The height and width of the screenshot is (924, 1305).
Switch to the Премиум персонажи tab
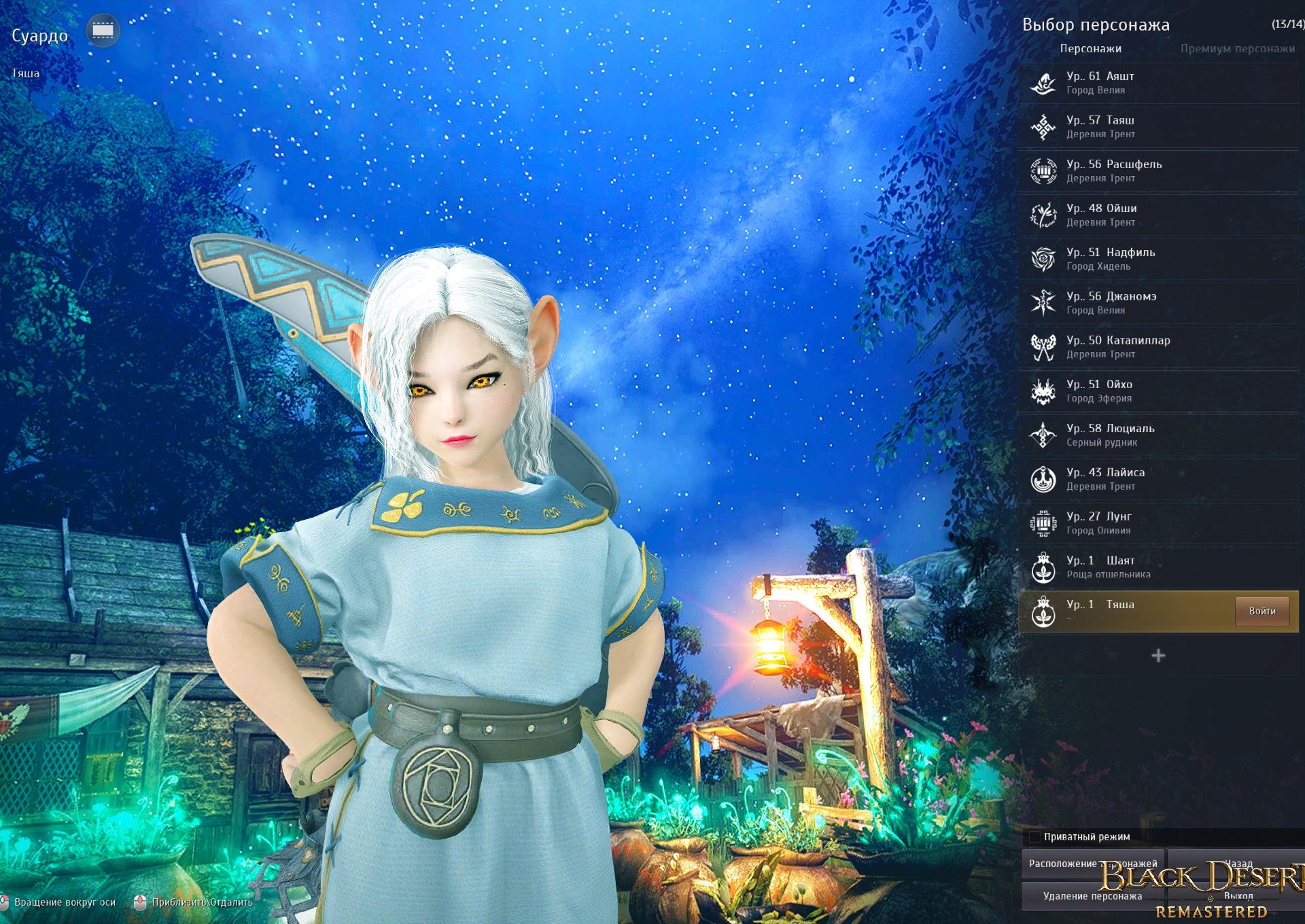1237,49
